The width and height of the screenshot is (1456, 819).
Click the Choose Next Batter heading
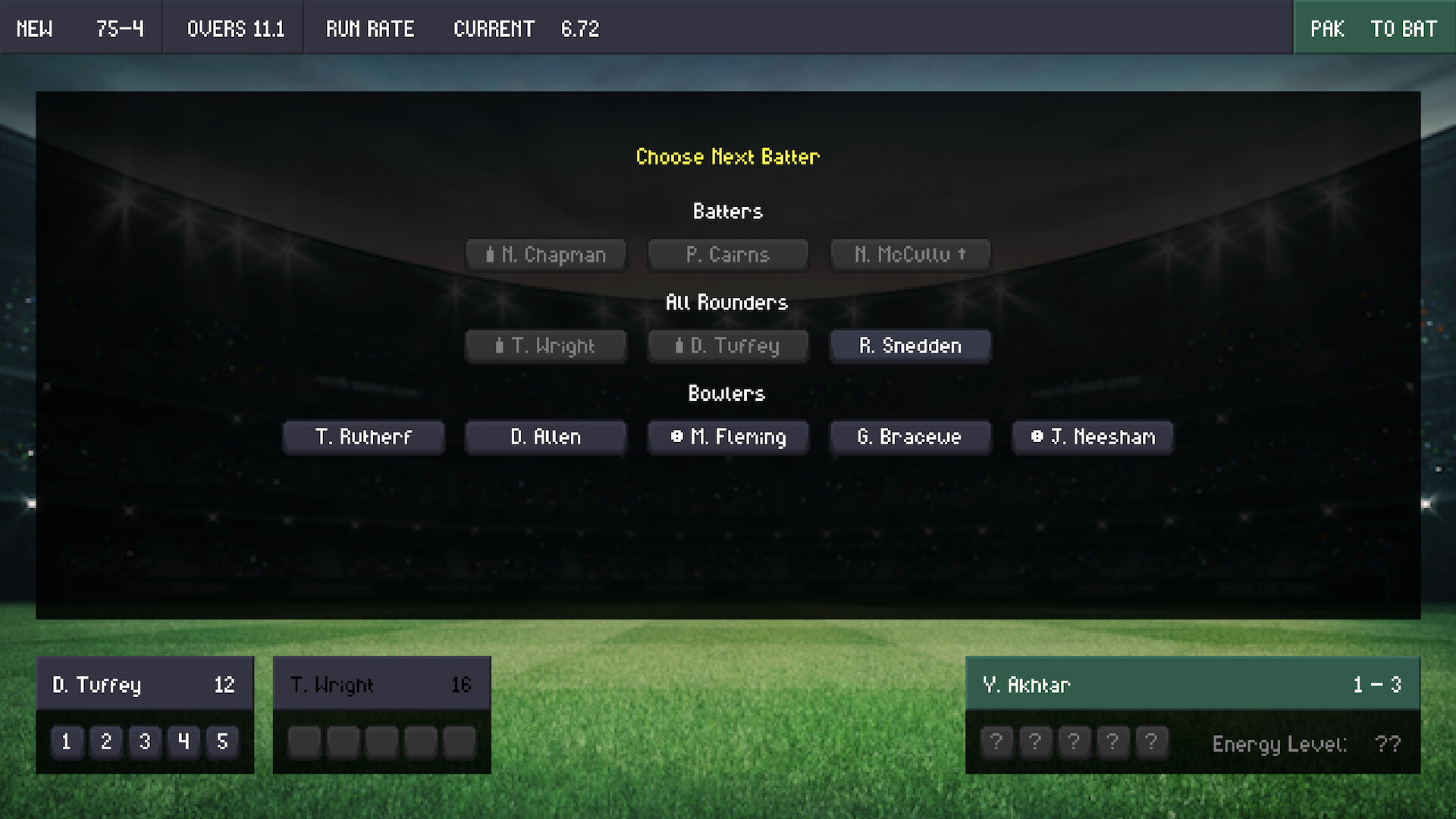[x=727, y=157]
